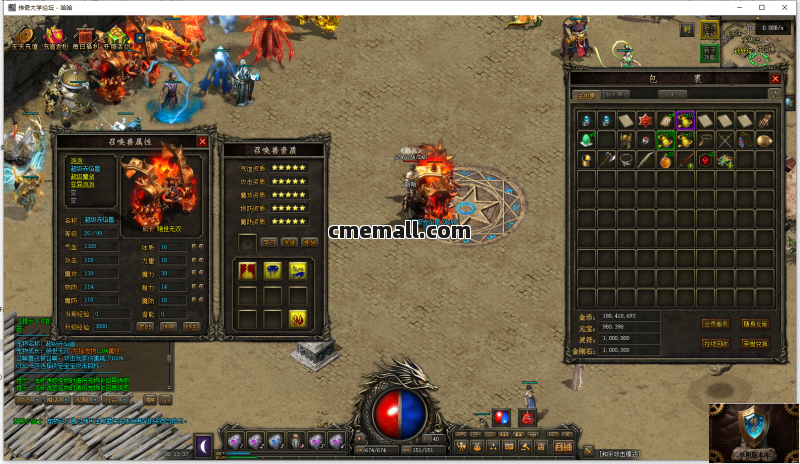
Task: Select the orange fruit item in bag
Action: click(x=666, y=159)
